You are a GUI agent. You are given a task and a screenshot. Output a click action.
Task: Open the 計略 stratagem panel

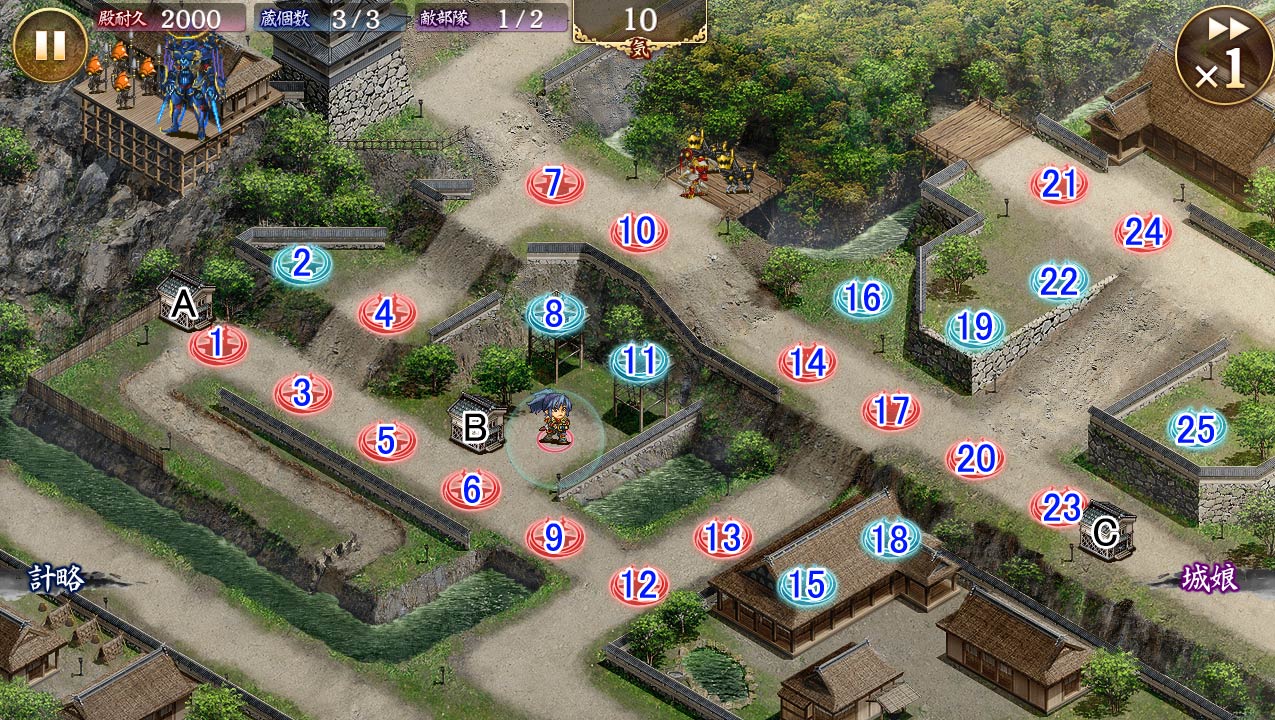[57, 578]
